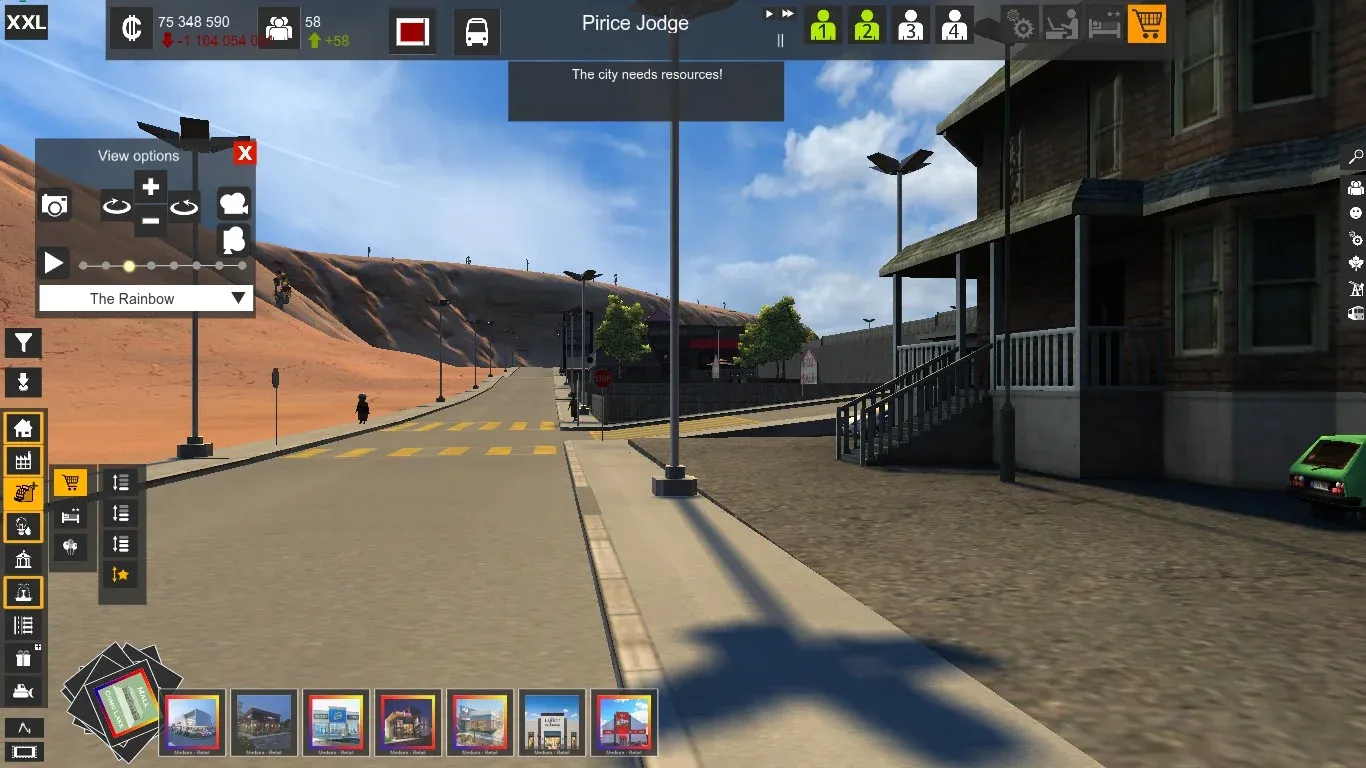Open the housing build category
The height and width of the screenshot is (768, 1366).
(x=23, y=429)
